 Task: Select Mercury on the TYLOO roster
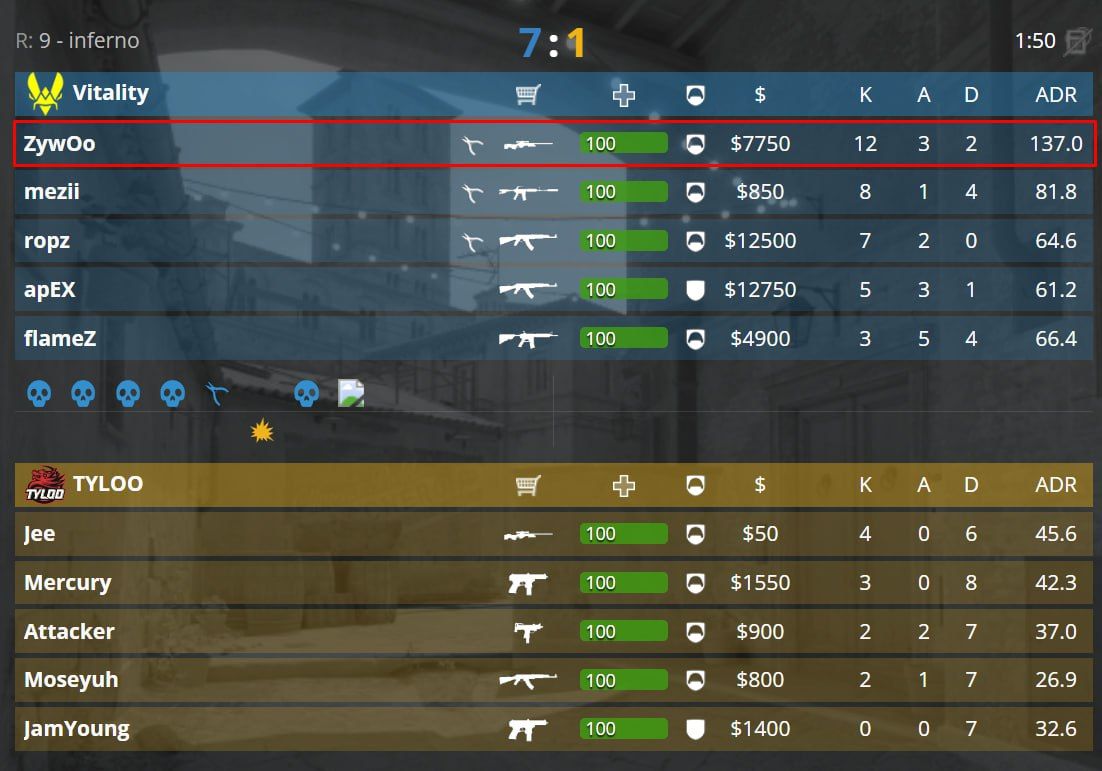pos(67,583)
